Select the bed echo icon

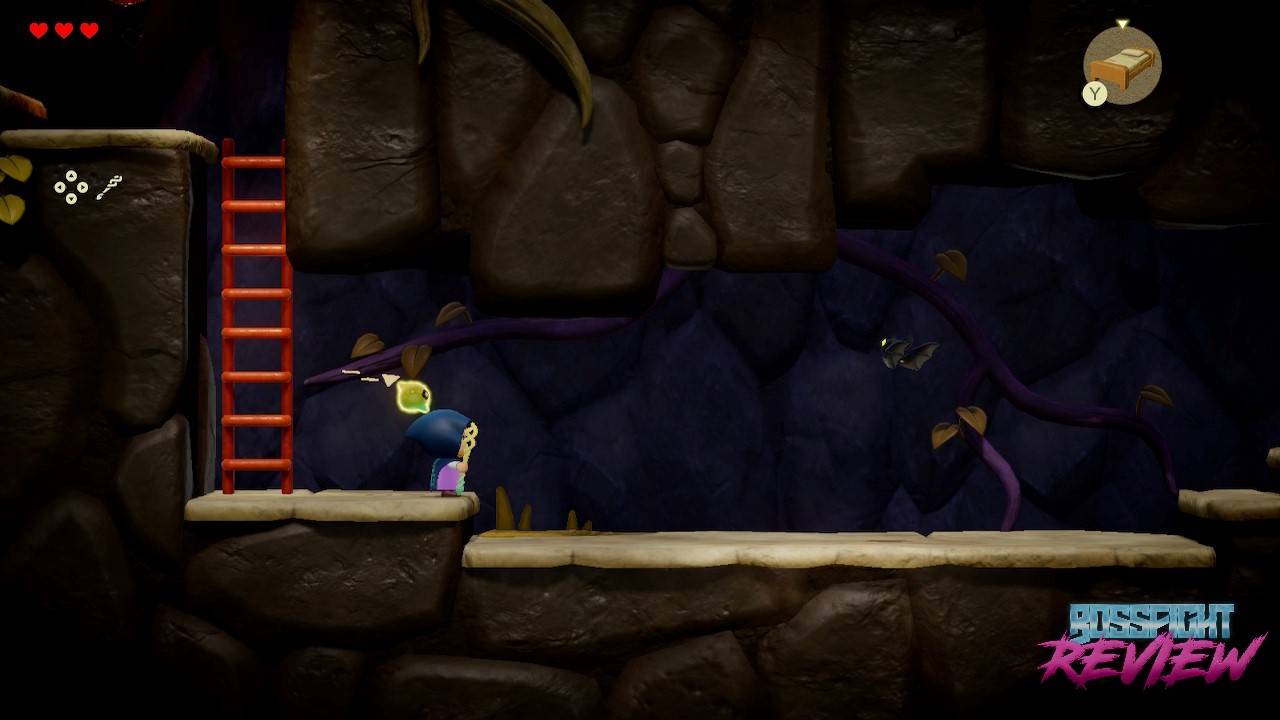[x=1124, y=65]
